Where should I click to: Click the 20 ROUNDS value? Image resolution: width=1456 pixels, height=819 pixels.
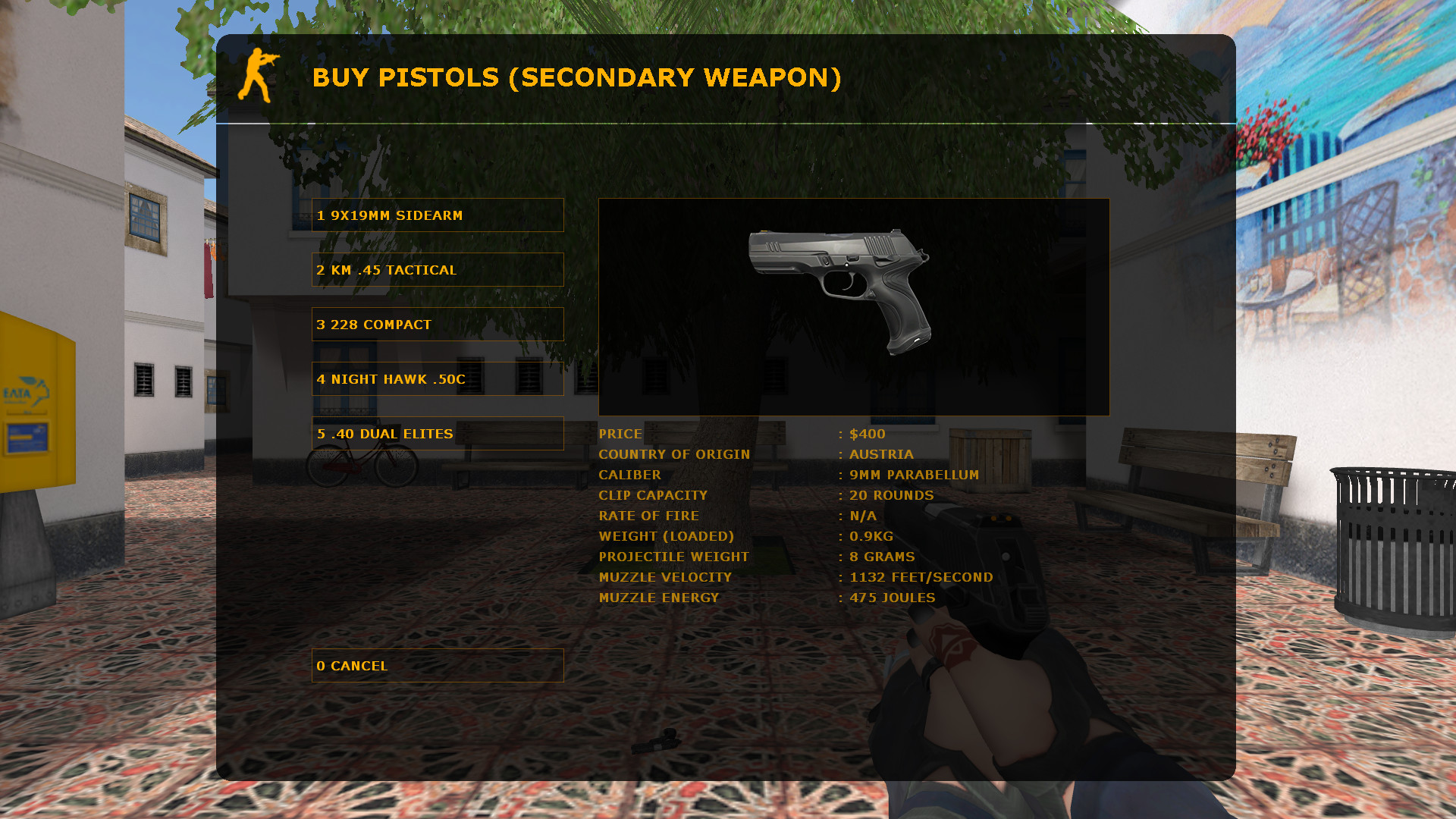pyautogui.click(x=891, y=495)
